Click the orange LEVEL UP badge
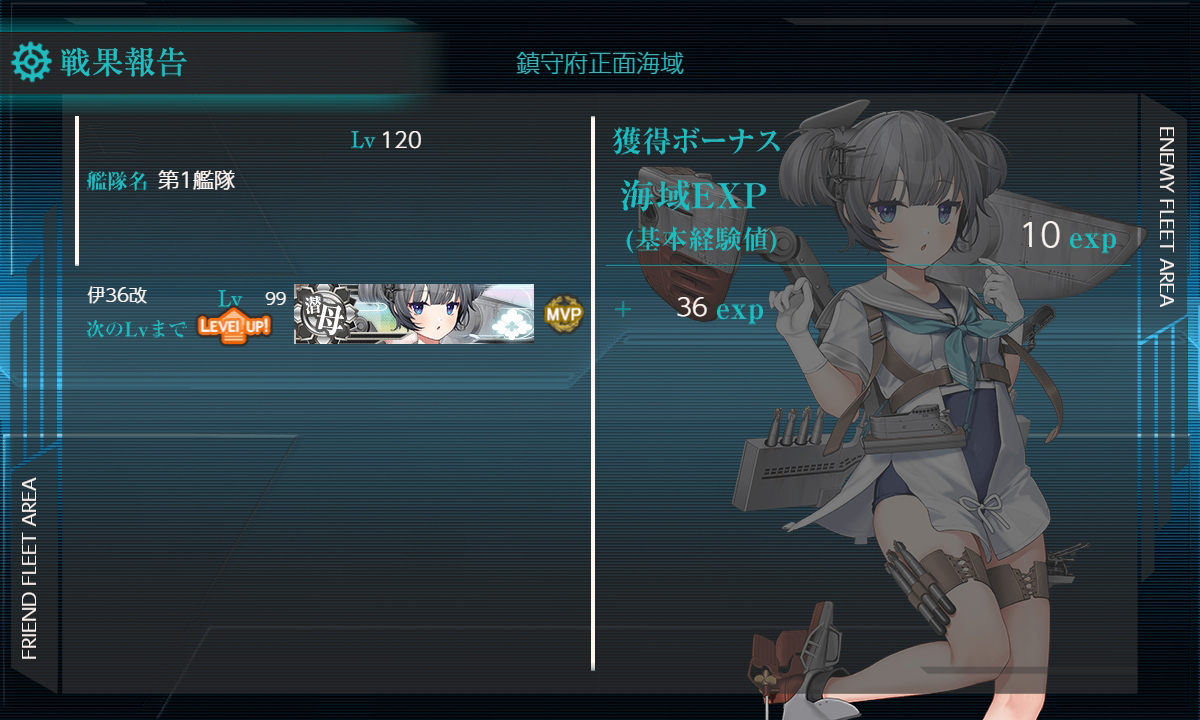1200x720 pixels. pyautogui.click(x=234, y=326)
